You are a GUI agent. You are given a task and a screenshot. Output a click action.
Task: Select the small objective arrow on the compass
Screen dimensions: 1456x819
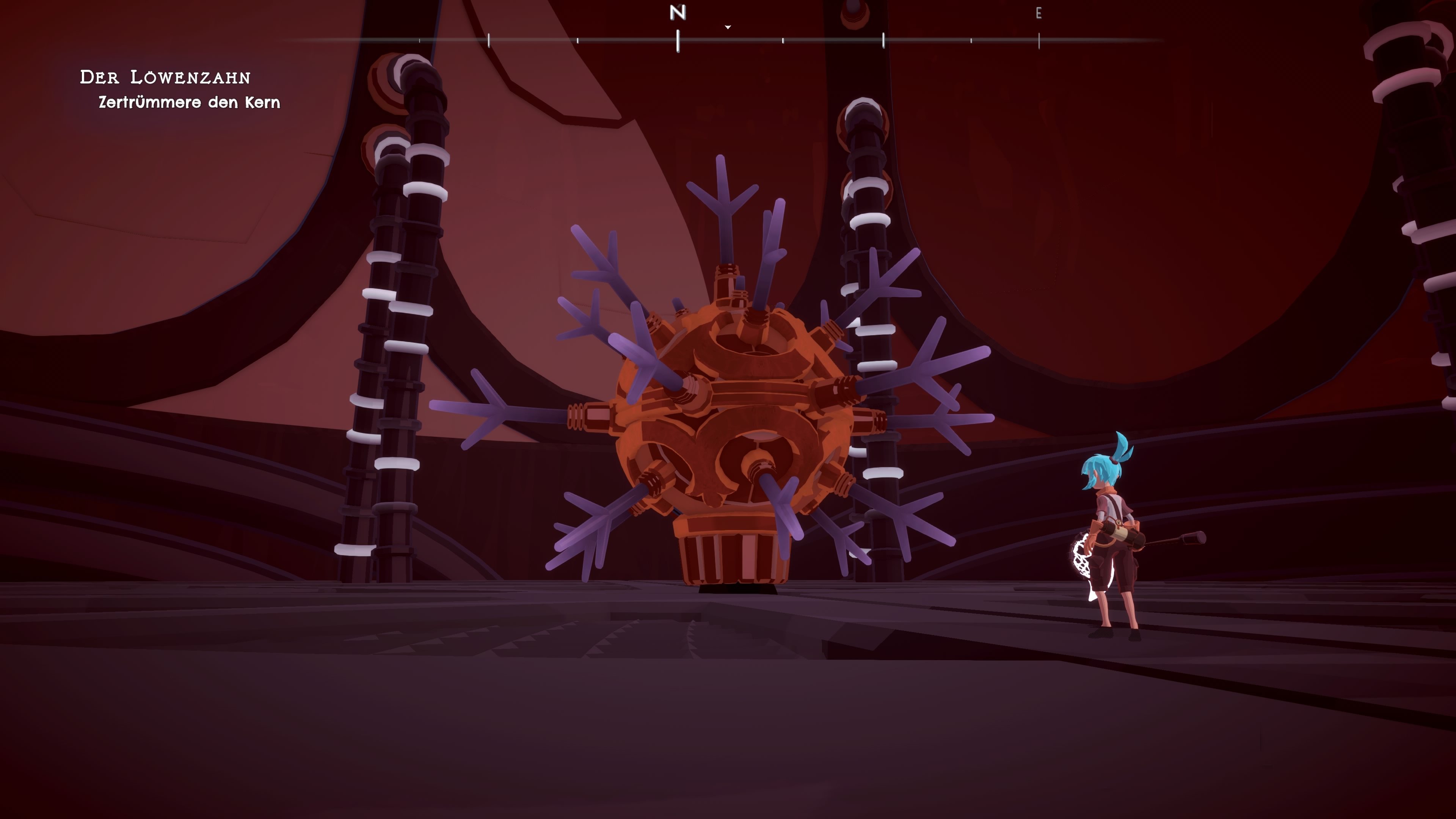point(728,27)
